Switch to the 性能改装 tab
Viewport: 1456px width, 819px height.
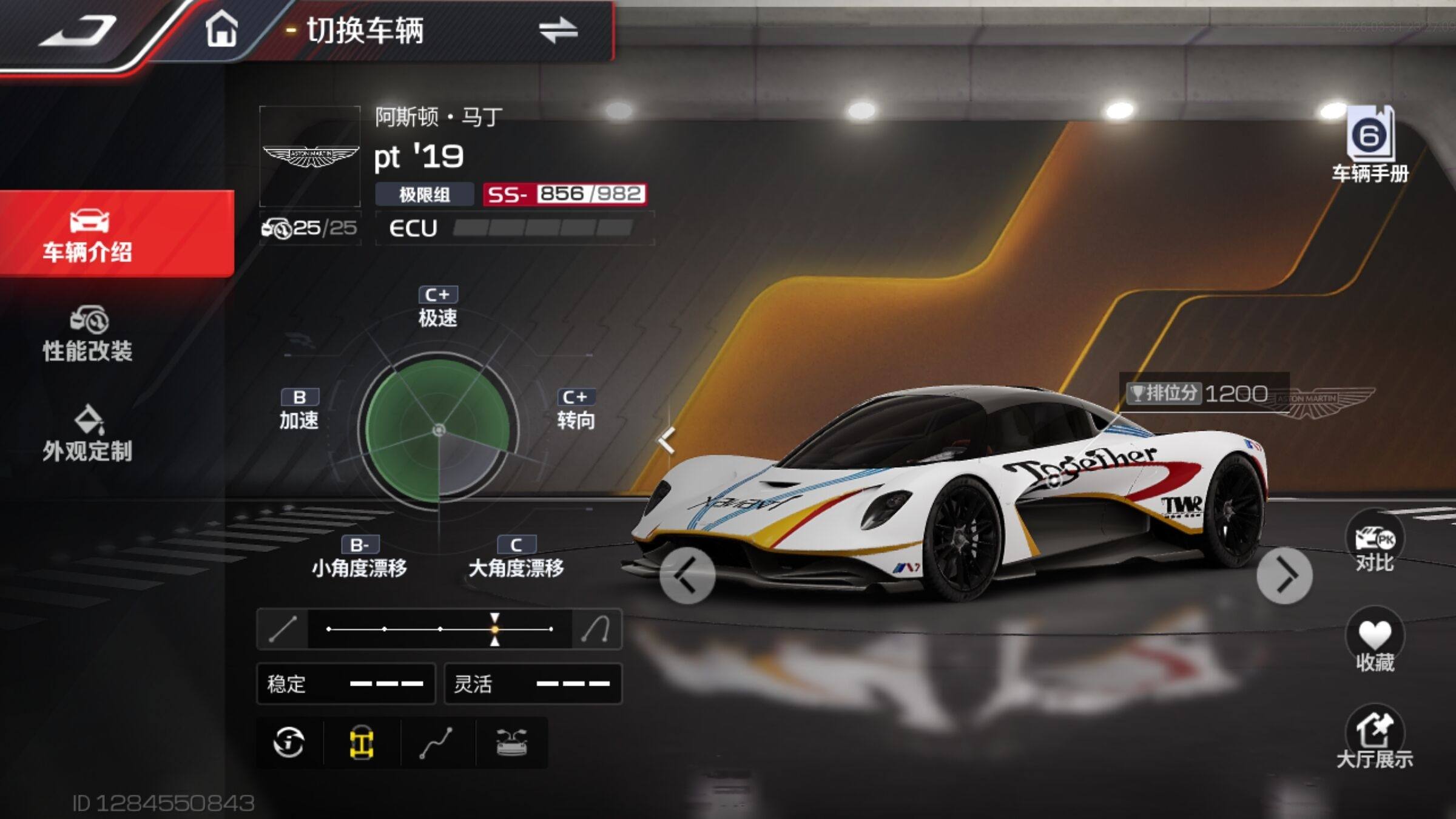pyautogui.click(x=88, y=334)
